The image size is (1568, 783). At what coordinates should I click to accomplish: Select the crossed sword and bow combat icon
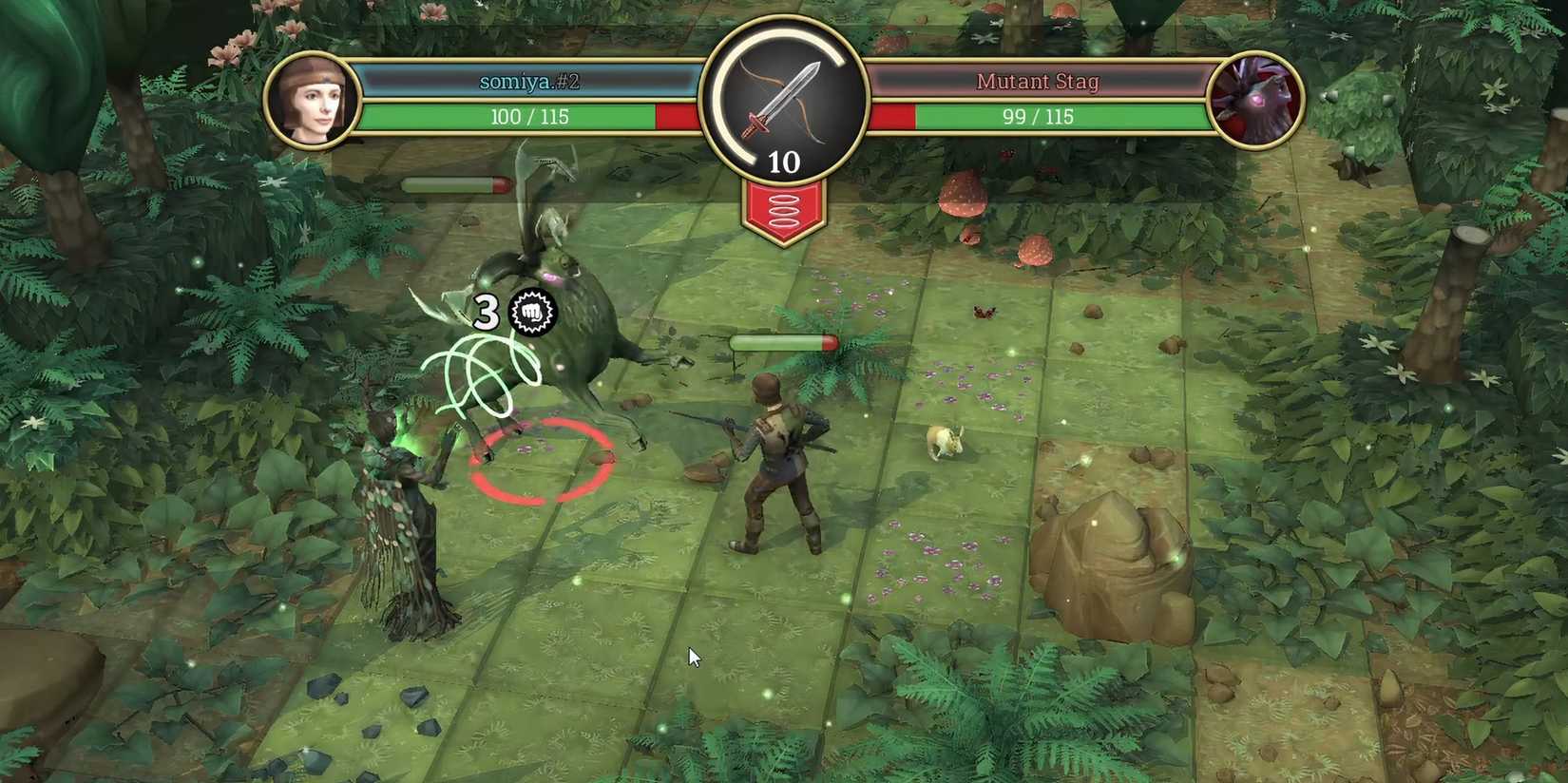783,100
